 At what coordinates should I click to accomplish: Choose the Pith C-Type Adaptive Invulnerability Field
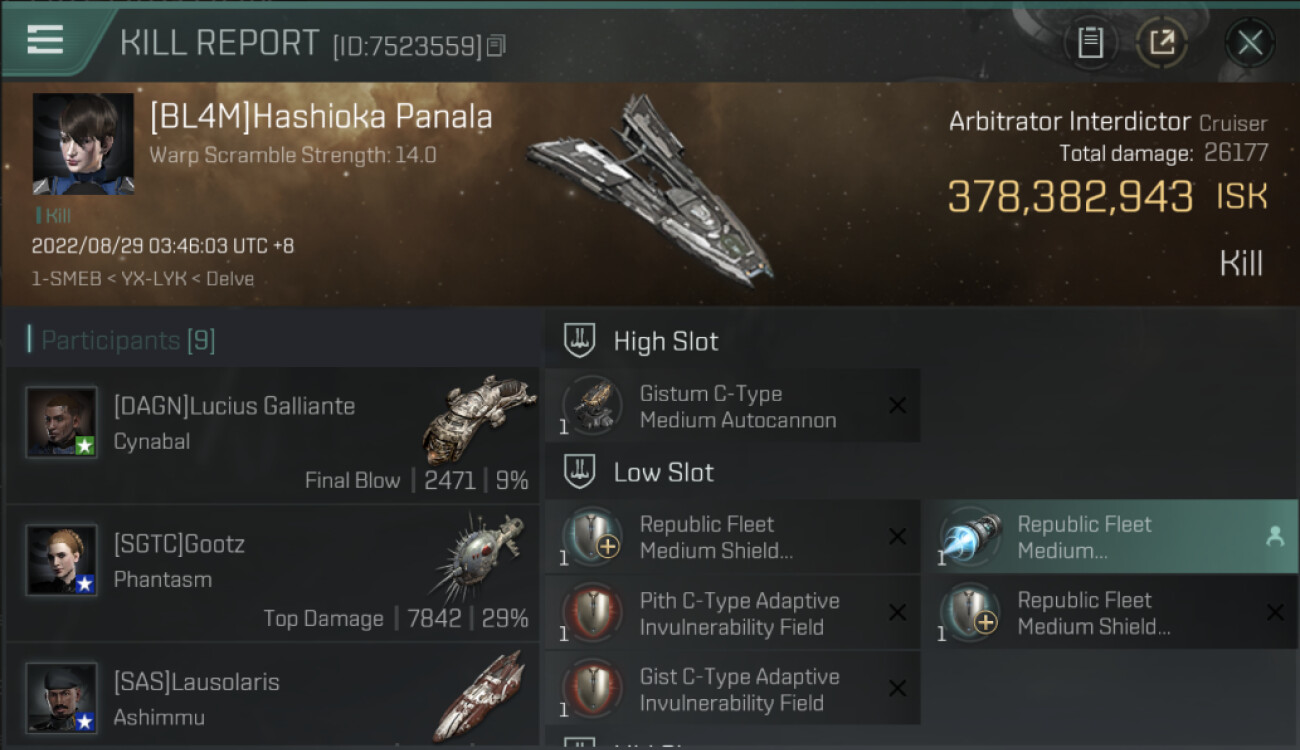[732, 613]
